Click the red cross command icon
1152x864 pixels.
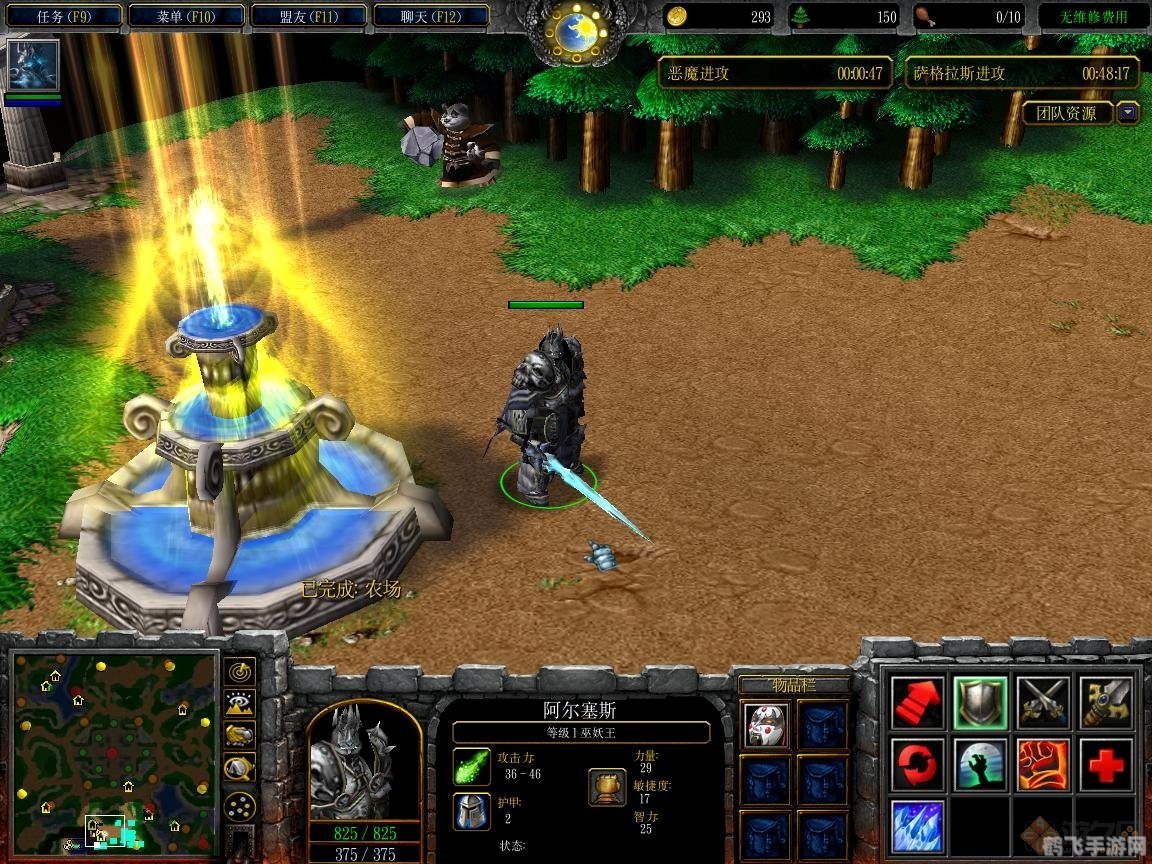tap(1105, 764)
